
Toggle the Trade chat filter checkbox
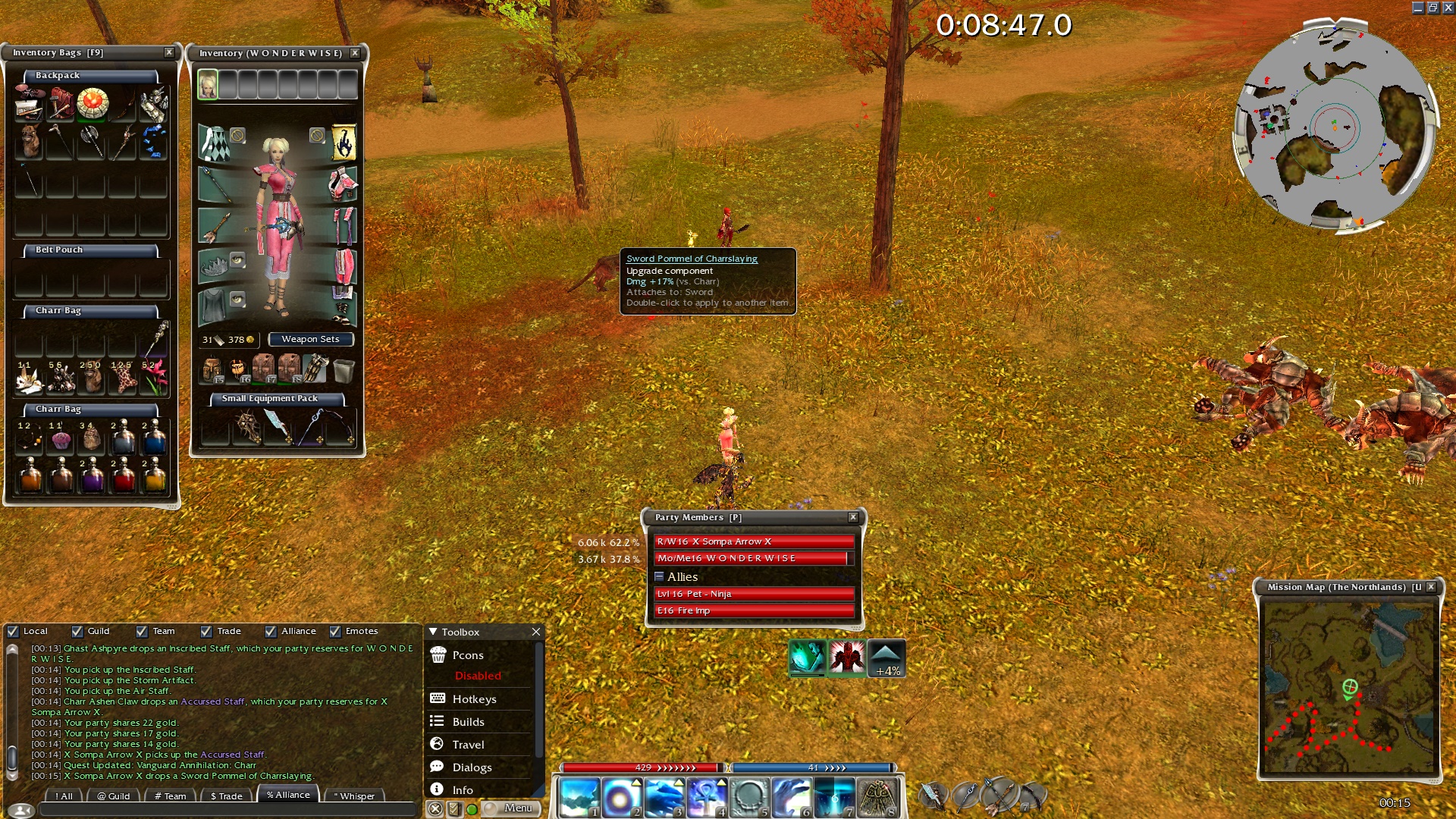(206, 631)
